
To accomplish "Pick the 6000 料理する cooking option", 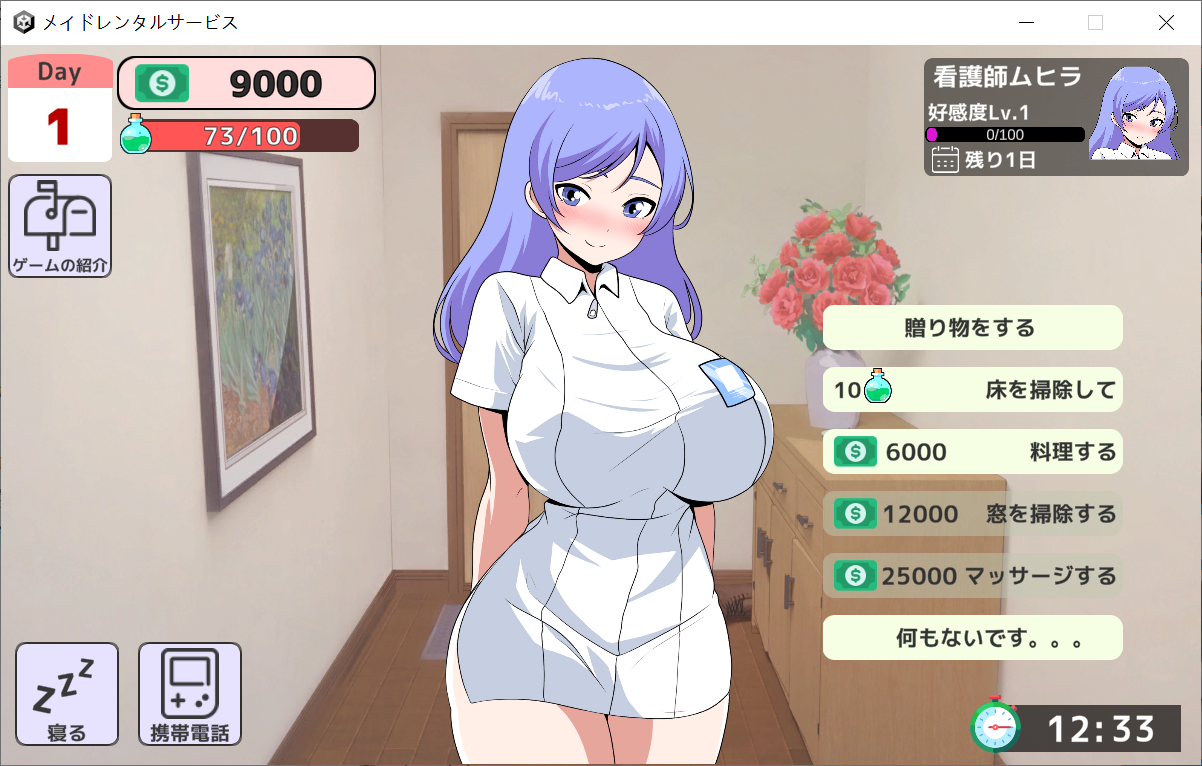I will [972, 452].
